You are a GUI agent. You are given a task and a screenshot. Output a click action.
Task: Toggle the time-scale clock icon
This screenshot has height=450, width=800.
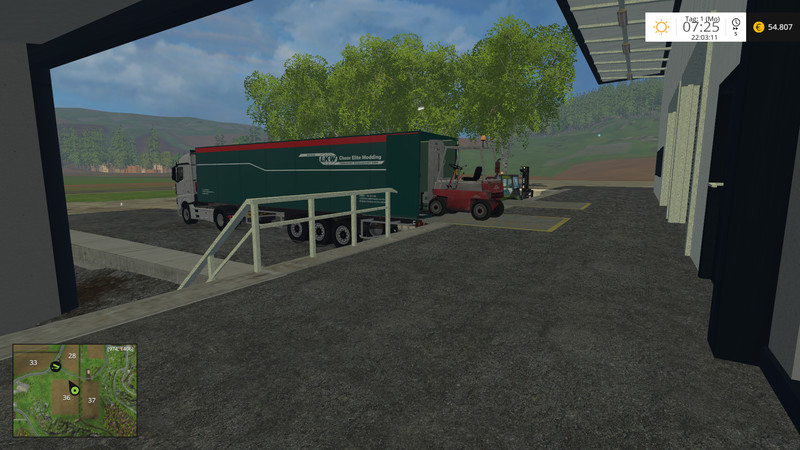pyautogui.click(x=735, y=23)
